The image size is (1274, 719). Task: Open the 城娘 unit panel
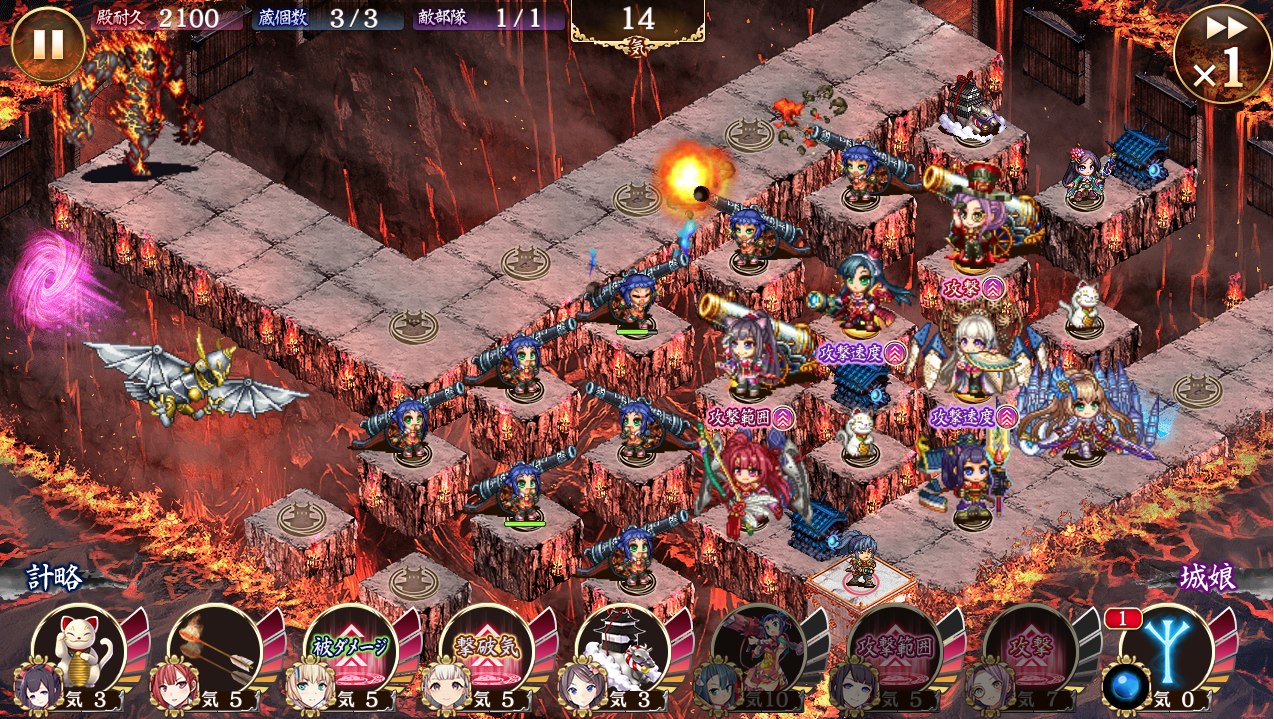point(1207,578)
